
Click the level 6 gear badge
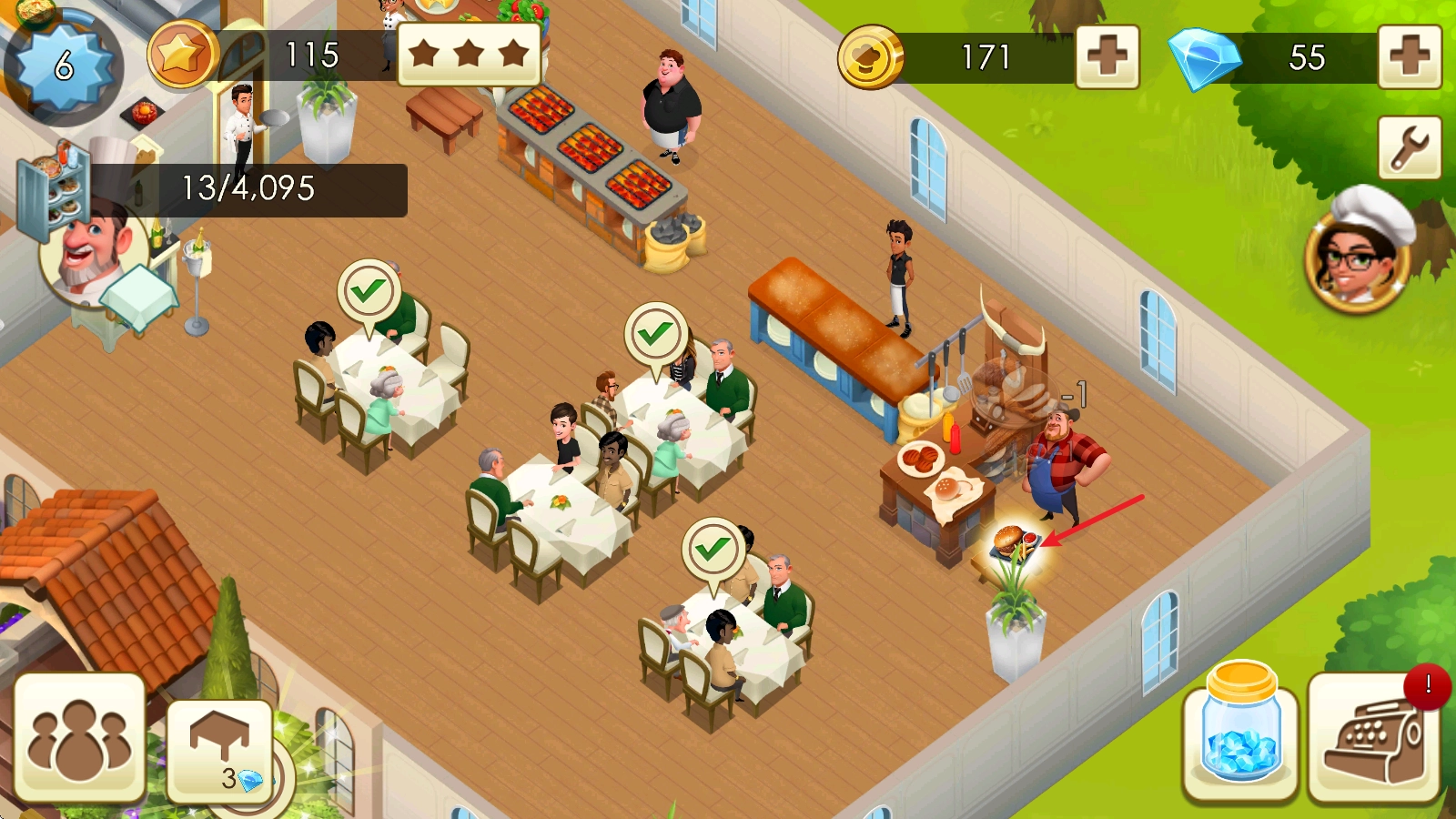click(x=62, y=66)
